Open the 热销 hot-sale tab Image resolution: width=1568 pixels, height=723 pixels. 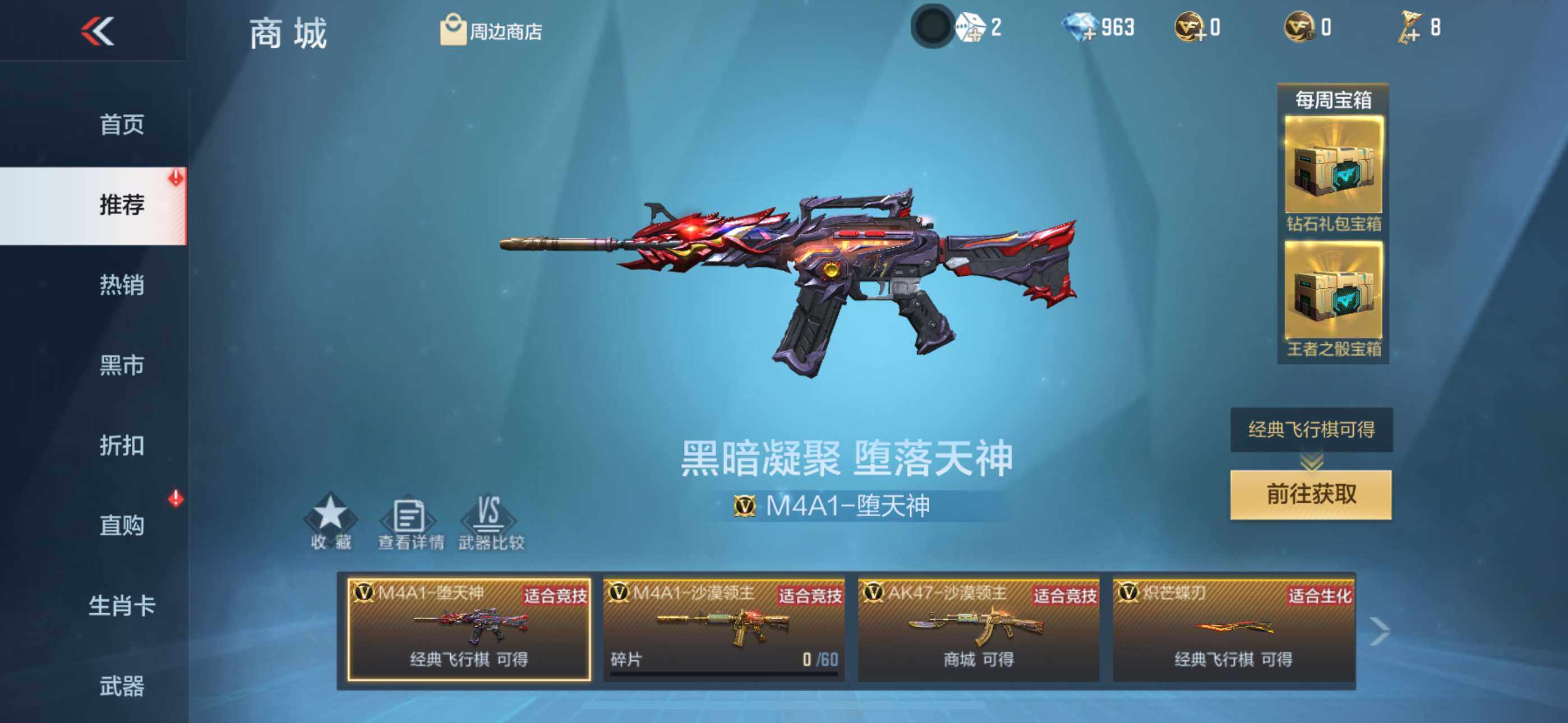[x=122, y=285]
